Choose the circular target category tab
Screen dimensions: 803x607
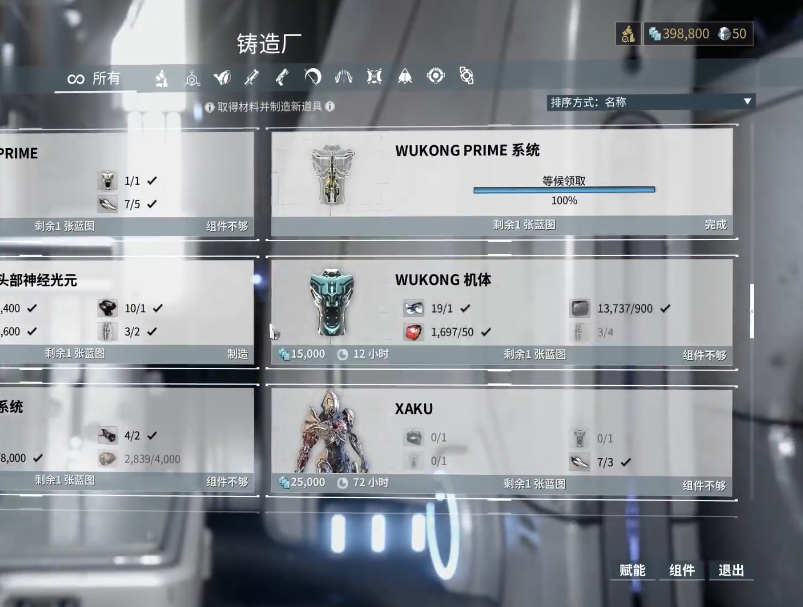[x=435, y=76]
